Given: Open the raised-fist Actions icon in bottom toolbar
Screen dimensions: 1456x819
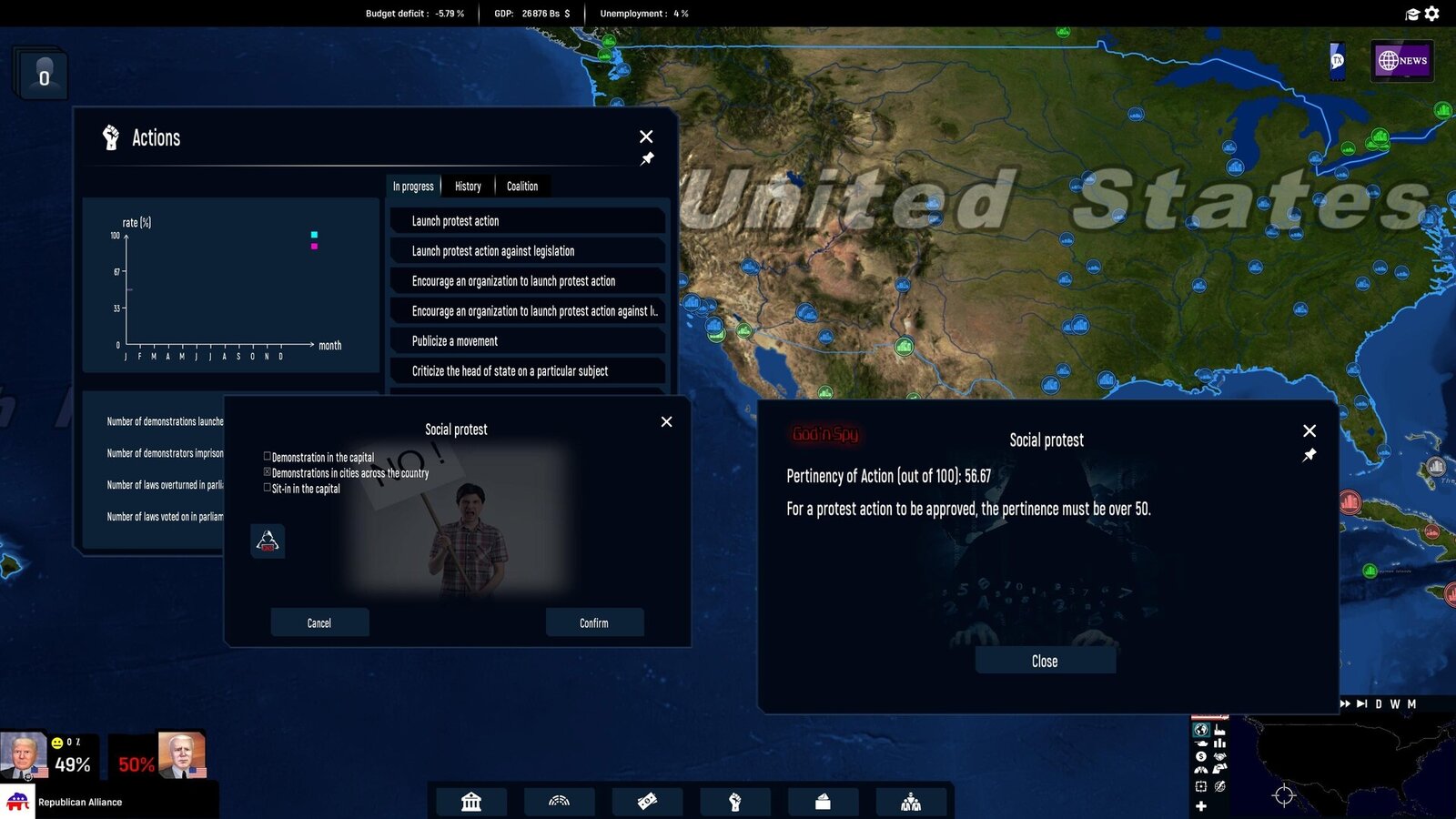Looking at the screenshot, I should point(735,803).
